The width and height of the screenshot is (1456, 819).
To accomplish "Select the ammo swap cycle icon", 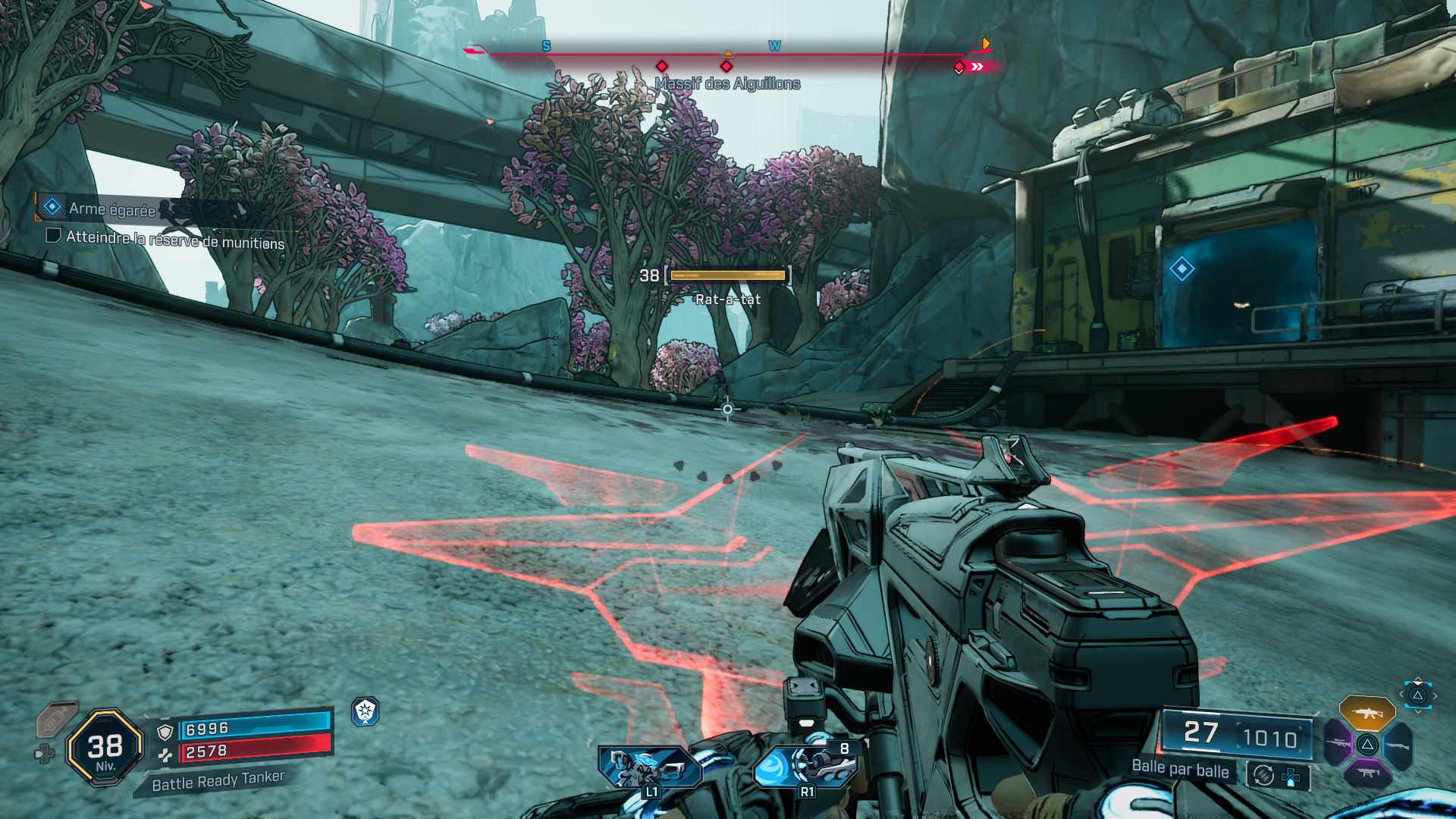I will pyautogui.click(x=1263, y=775).
